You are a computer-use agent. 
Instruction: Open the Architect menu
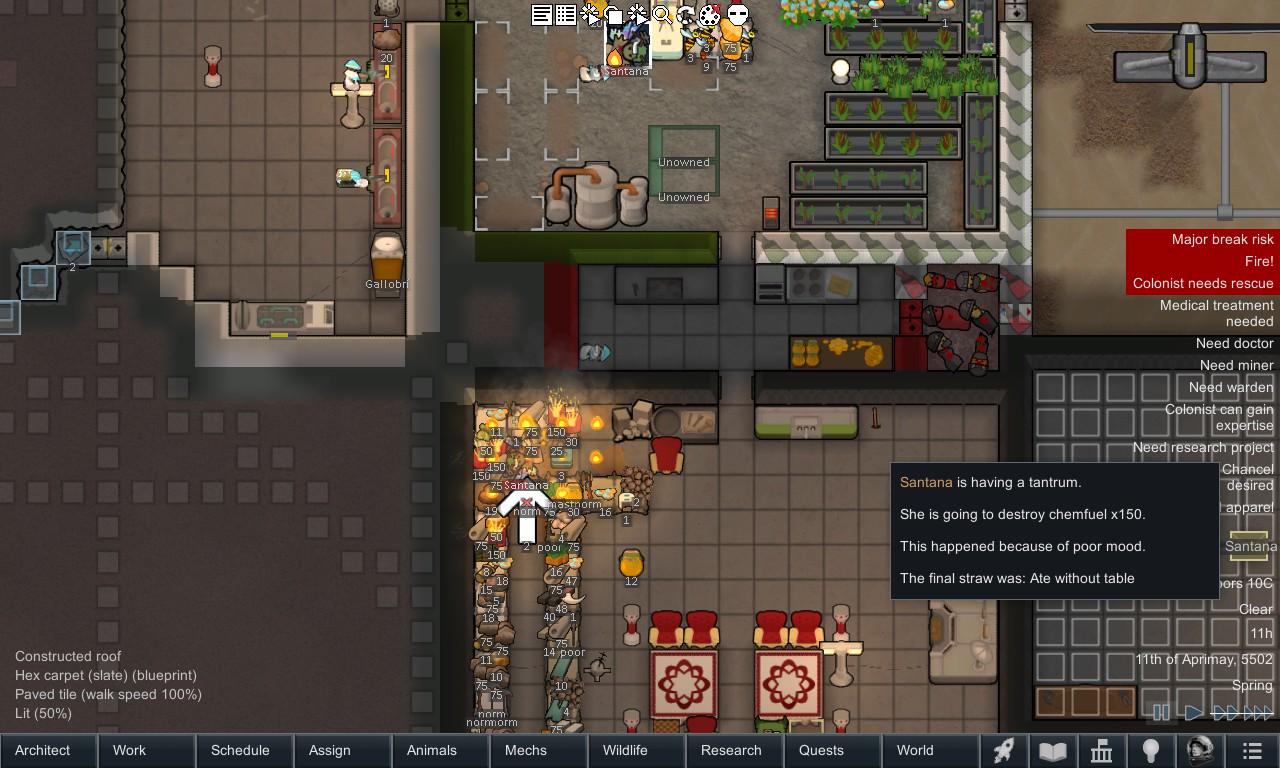click(x=40, y=750)
